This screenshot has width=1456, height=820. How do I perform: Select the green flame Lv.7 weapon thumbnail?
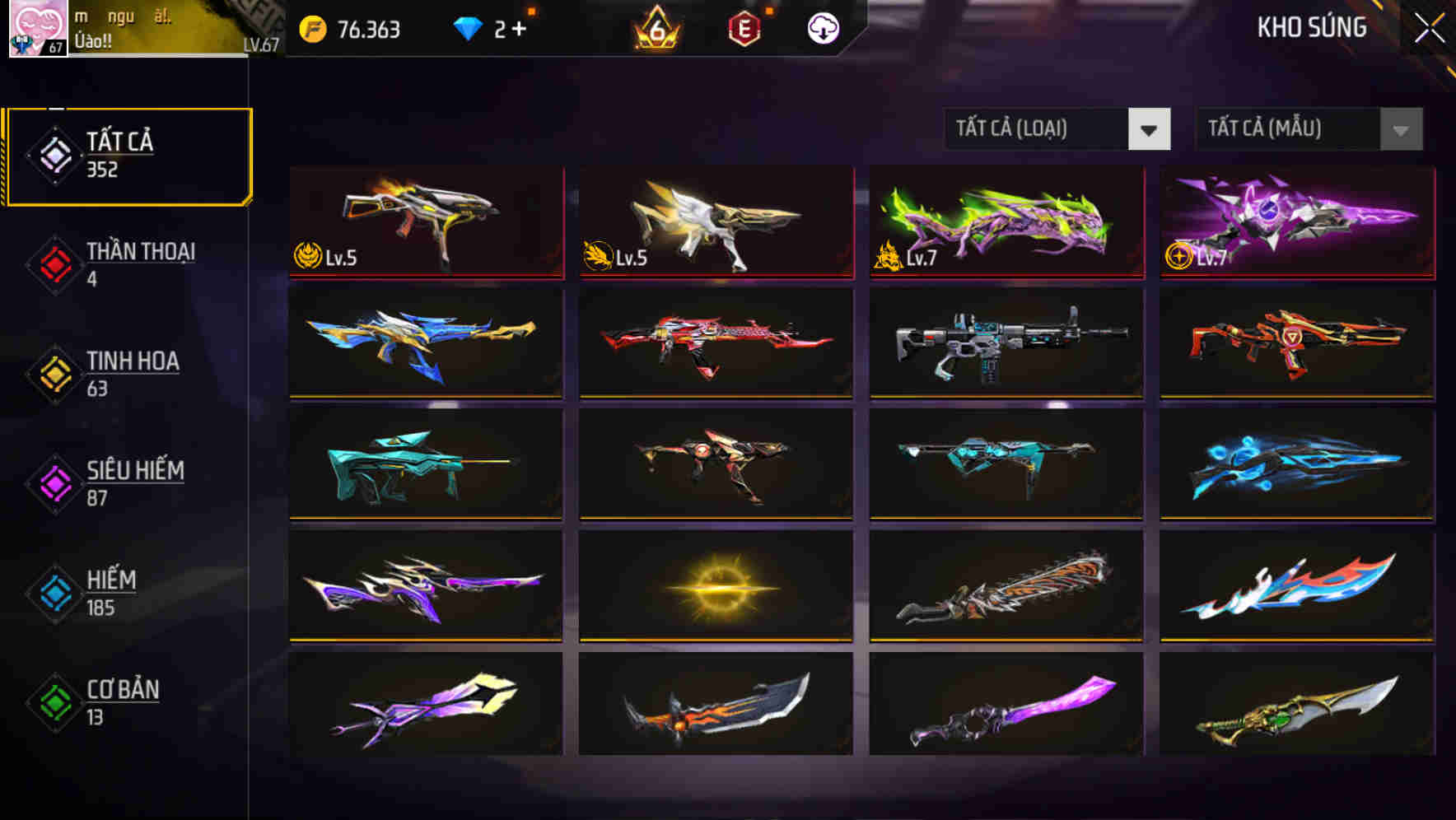pos(1006,222)
